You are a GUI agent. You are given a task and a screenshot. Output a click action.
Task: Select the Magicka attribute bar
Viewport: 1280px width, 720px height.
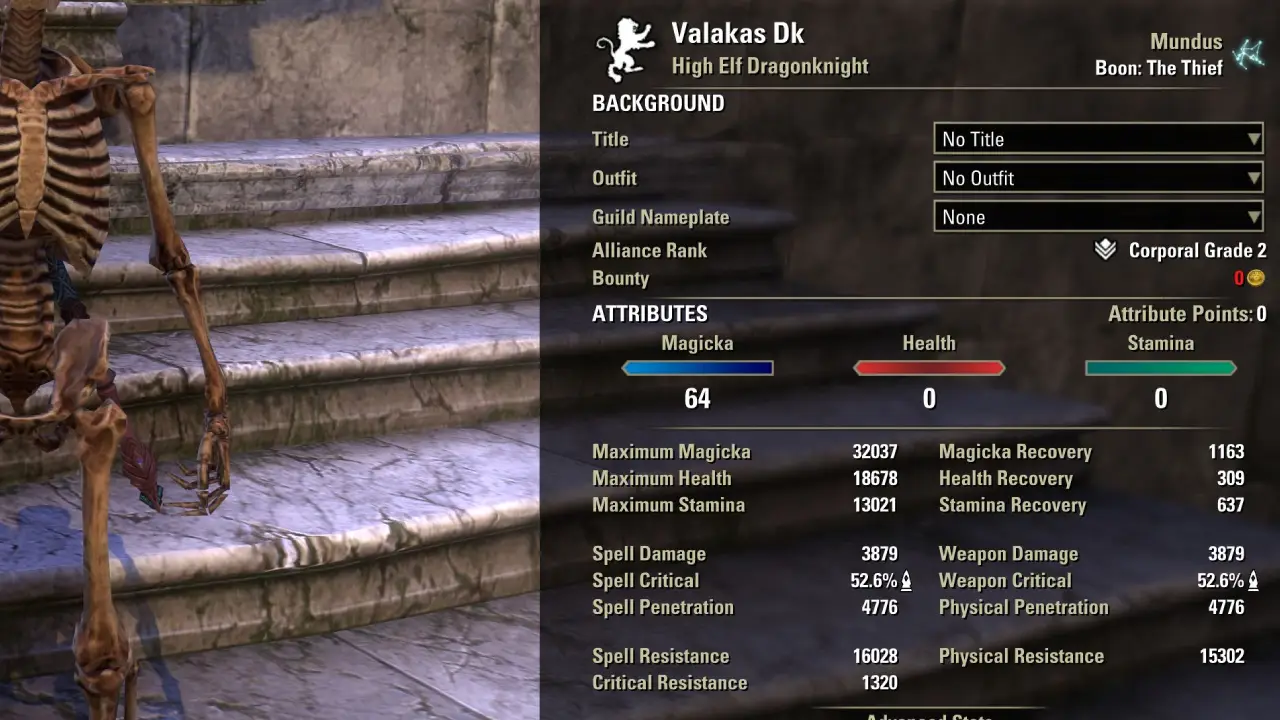697,368
